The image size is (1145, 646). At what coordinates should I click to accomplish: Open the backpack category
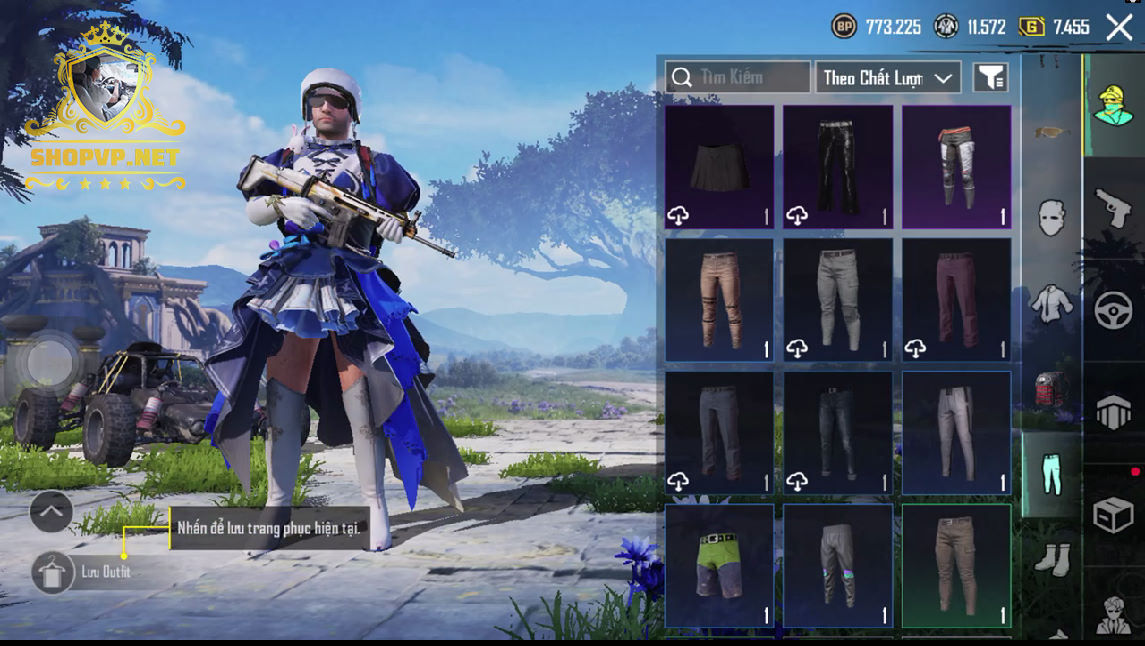pyautogui.click(x=1052, y=388)
